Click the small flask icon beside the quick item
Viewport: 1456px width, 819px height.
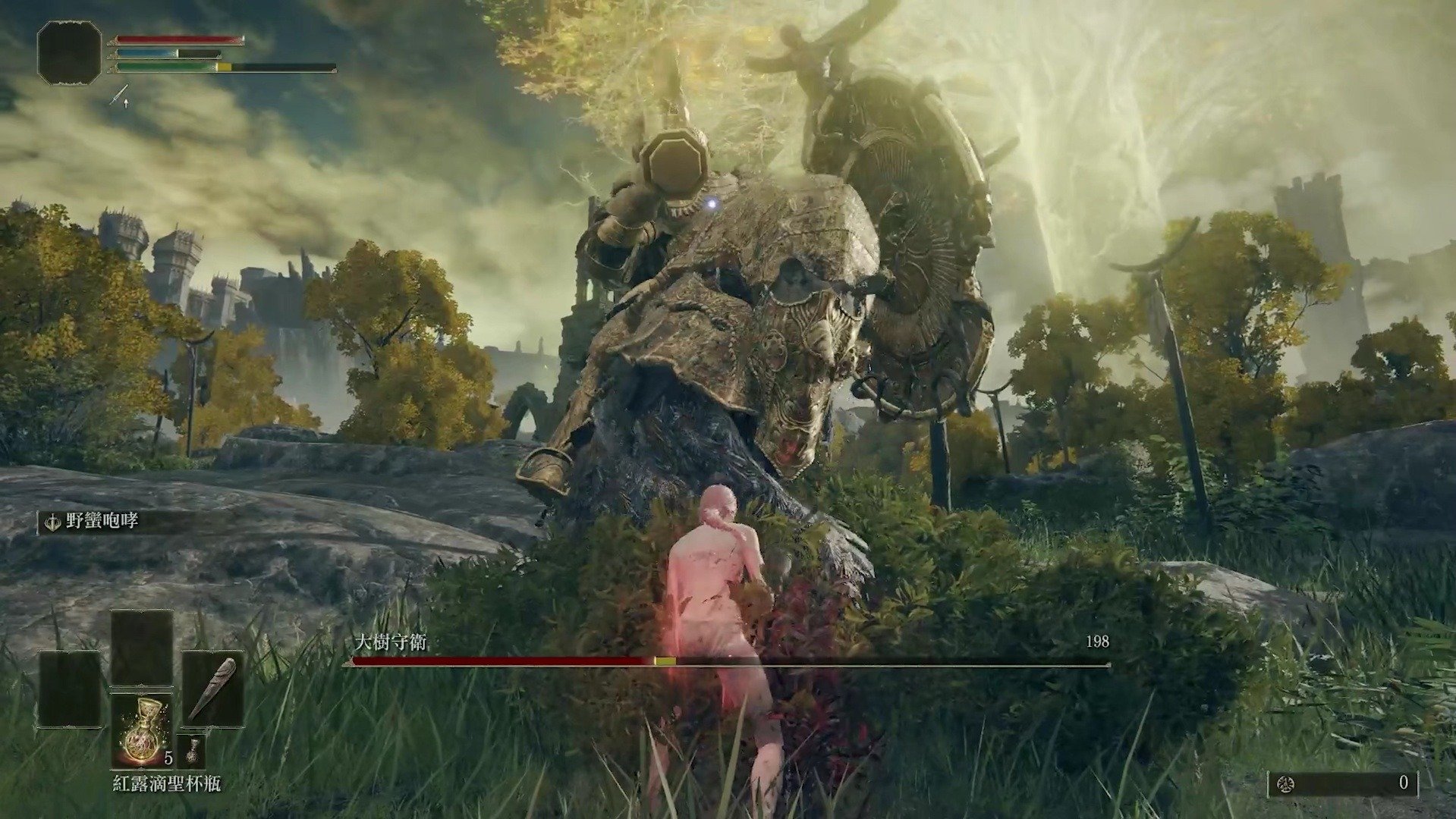[192, 750]
